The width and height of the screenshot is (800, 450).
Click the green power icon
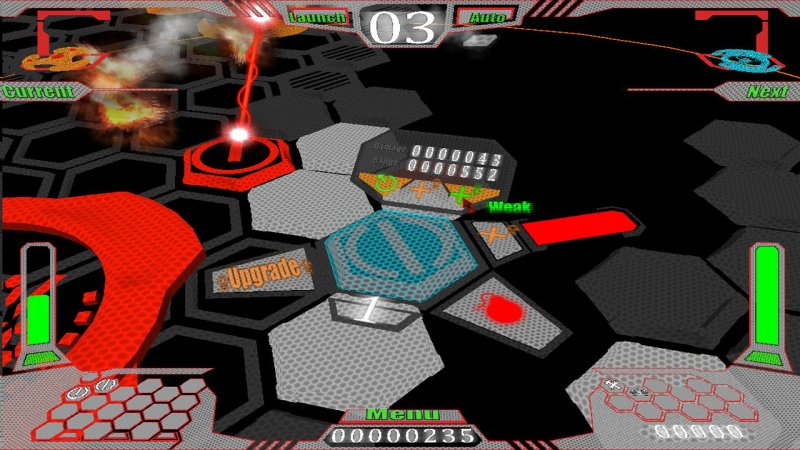coord(385,183)
